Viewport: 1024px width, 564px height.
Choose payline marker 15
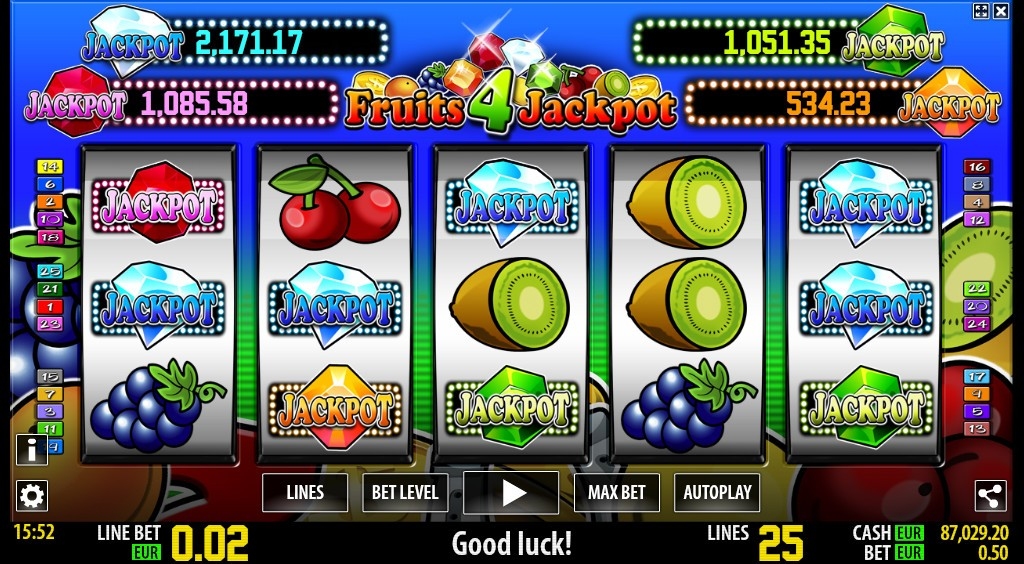49,377
